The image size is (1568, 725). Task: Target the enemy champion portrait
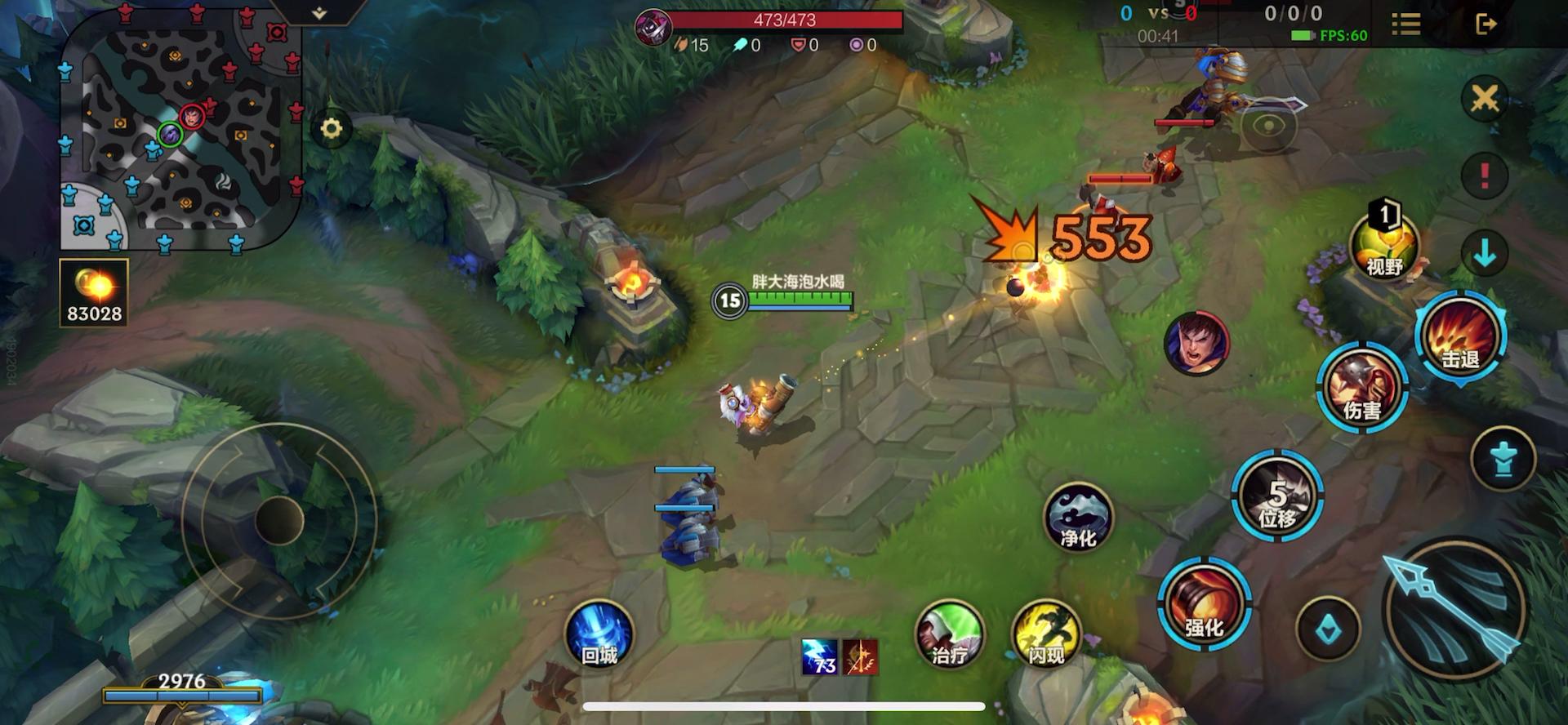point(1196,344)
